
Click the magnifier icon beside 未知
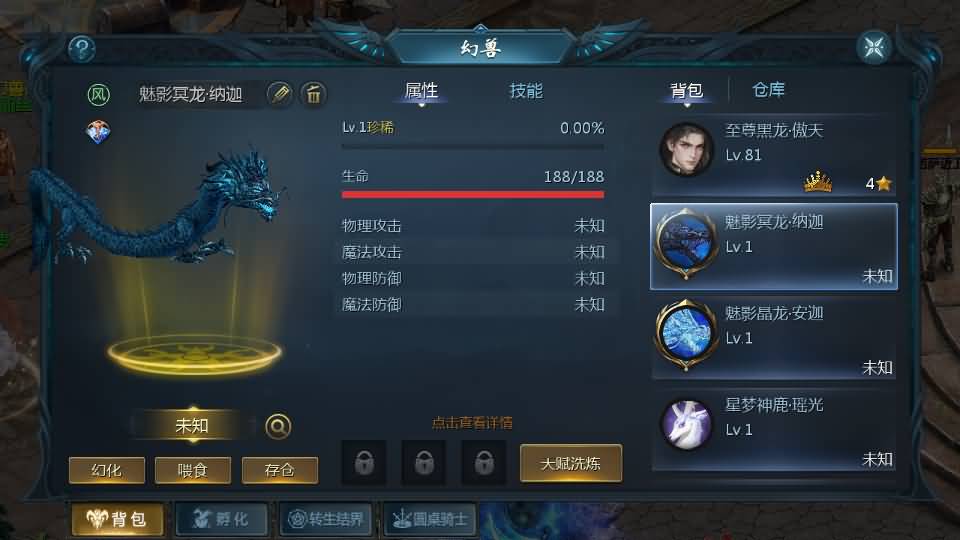pos(278,427)
